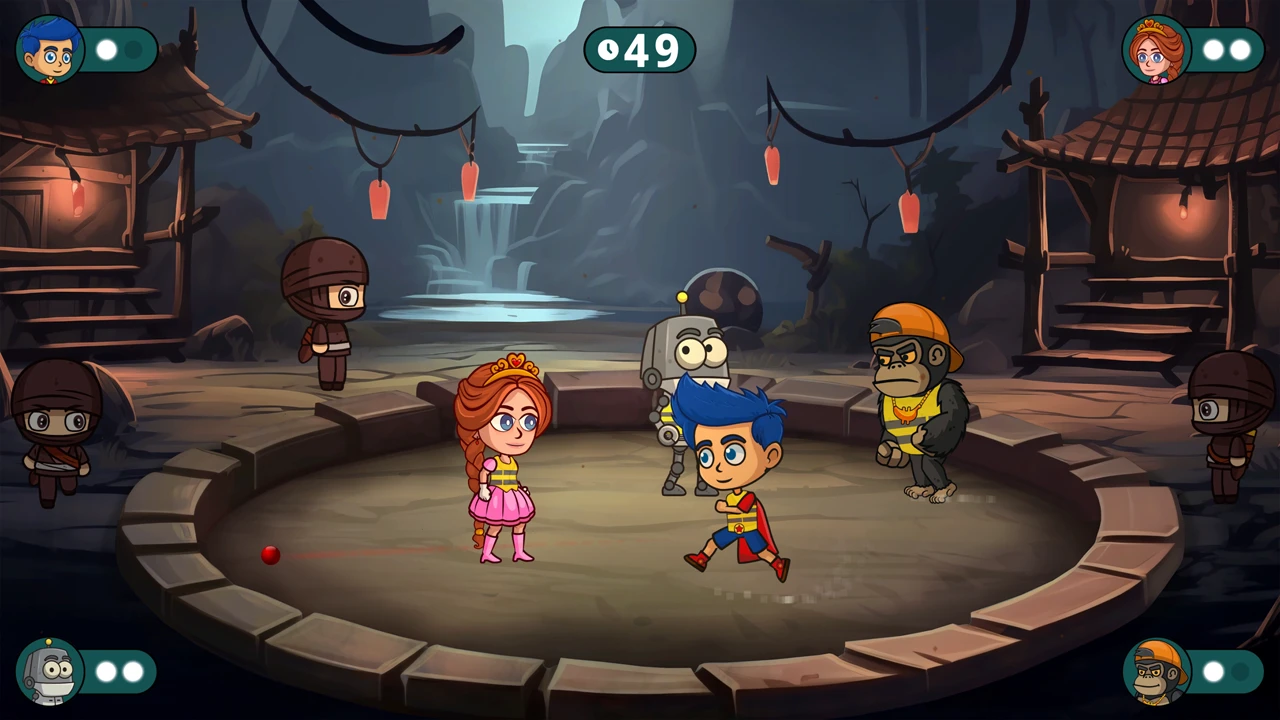1280x720 pixels.
Task: Choose the robot player portrait
Action: click(50, 671)
